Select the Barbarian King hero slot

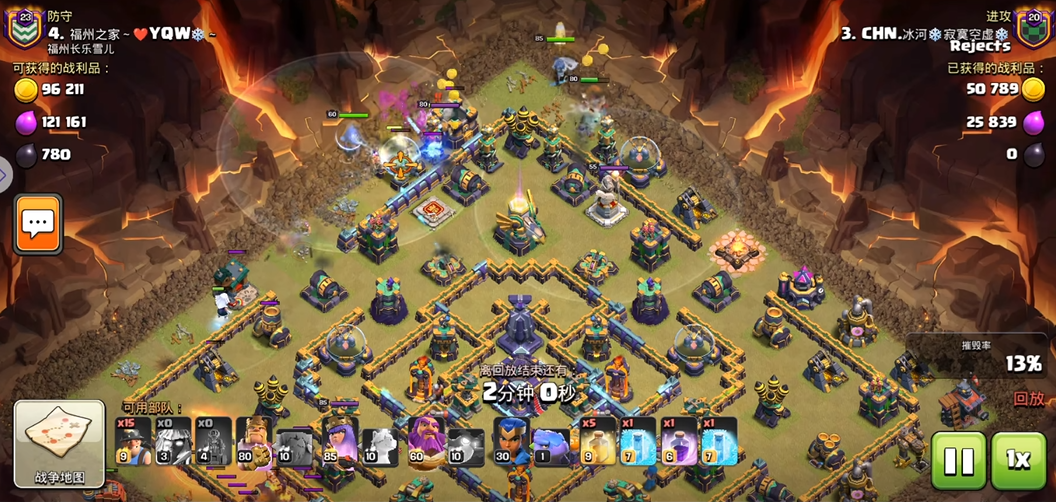point(254,442)
